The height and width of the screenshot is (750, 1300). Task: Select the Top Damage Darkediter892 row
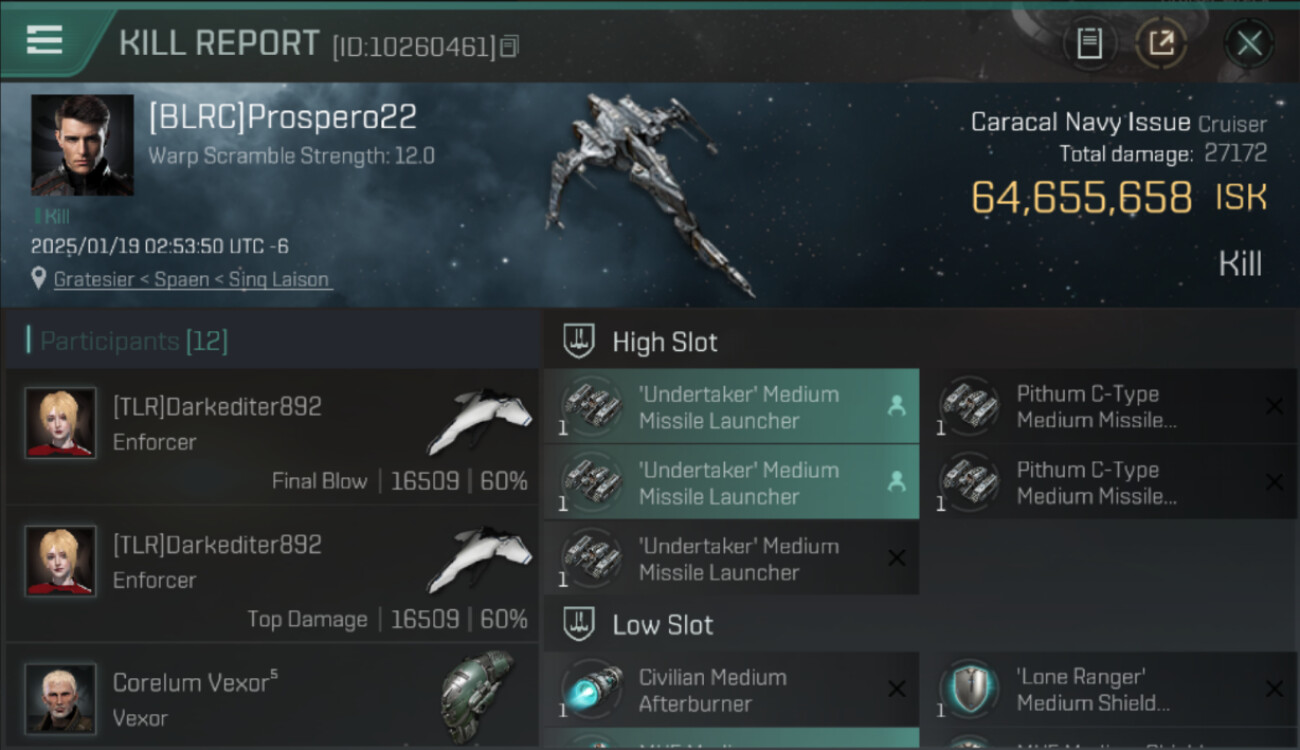coord(272,575)
